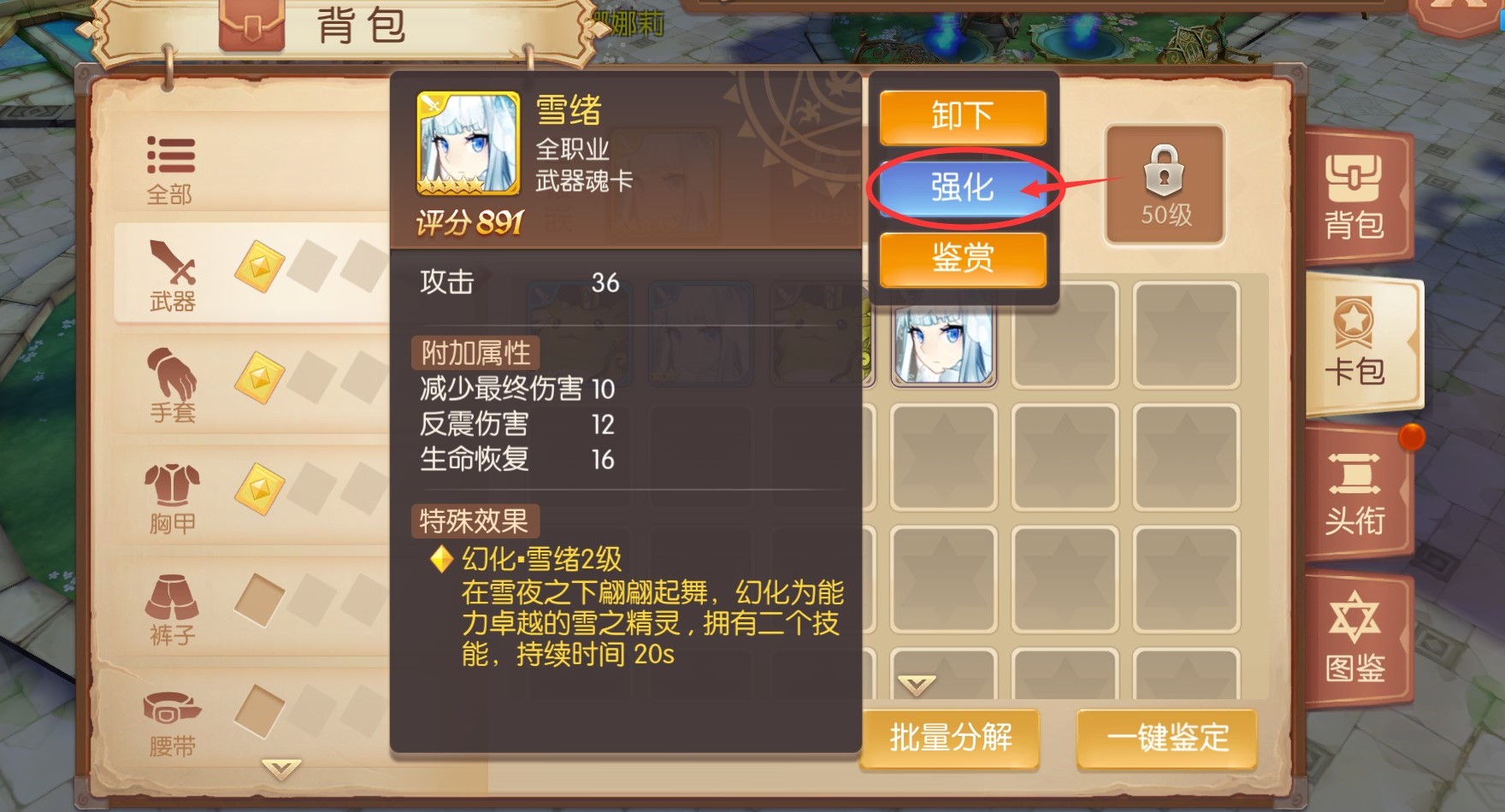
Task: Click the 批量分解 batch dismantle button
Action: point(952,737)
